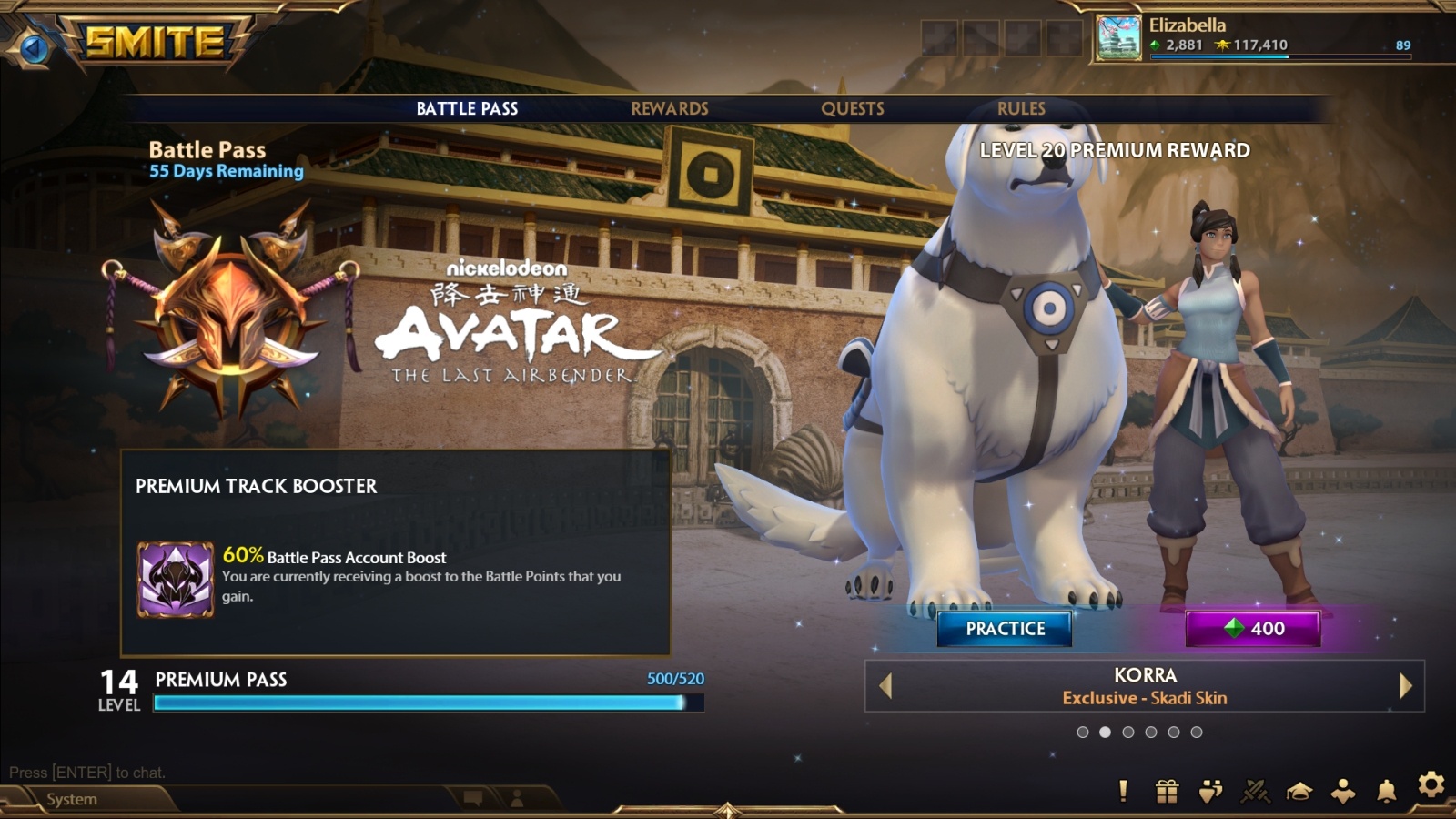The image size is (1456, 819).
Task: Open the crossed swords icon
Action: coord(1255,792)
